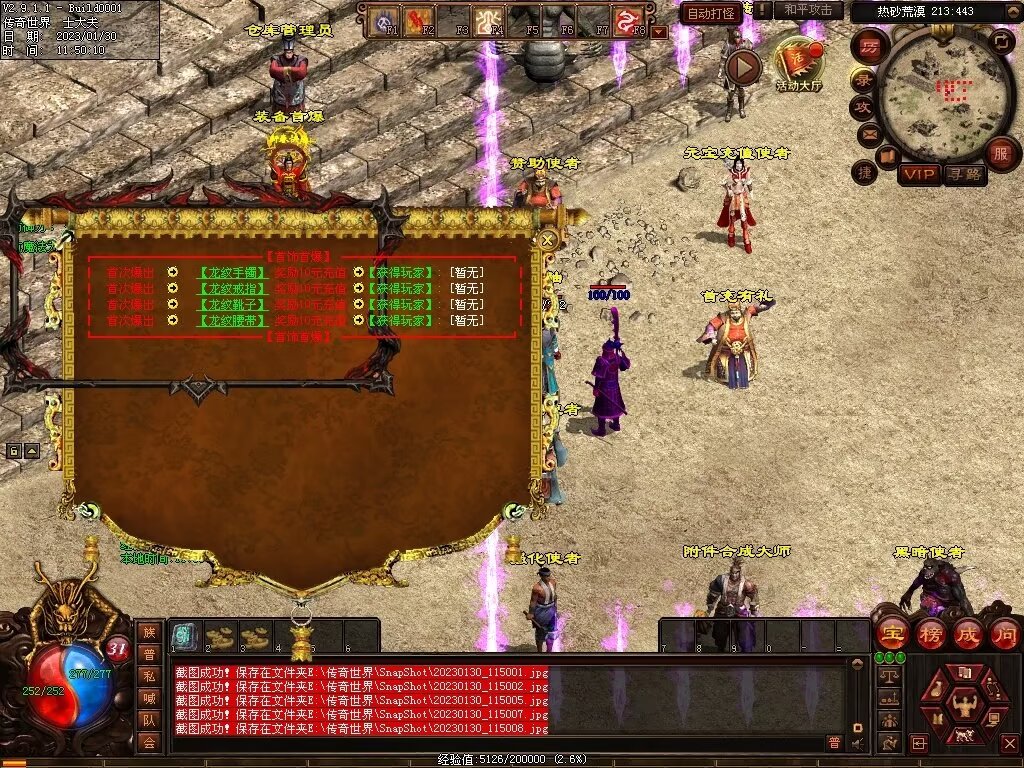Activate the 寻路 pathfinding button
Image resolution: width=1024 pixels, height=768 pixels.
[964, 174]
